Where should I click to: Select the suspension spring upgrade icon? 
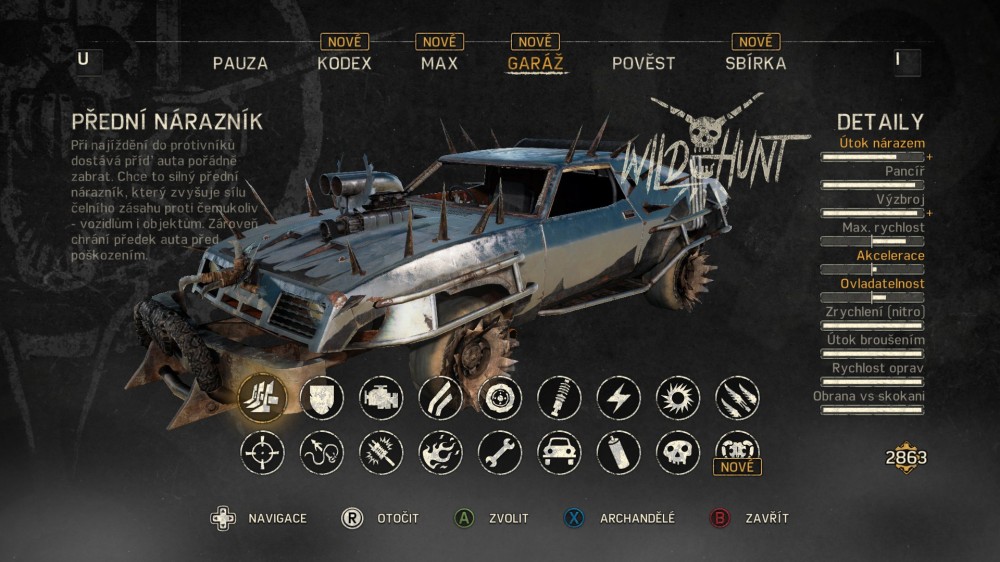(559, 398)
